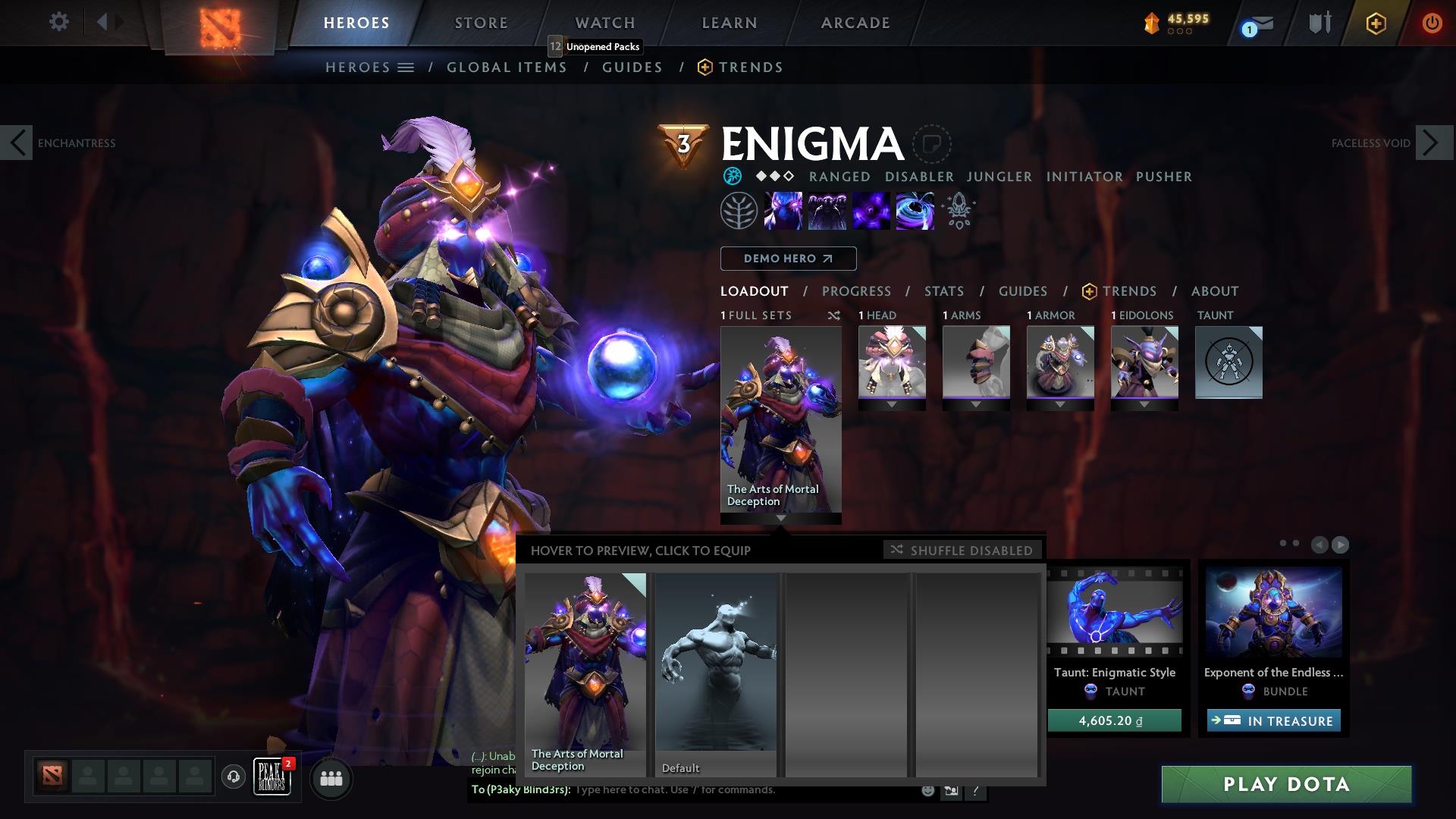Open the settings gear
The image size is (1456, 819).
point(59,21)
